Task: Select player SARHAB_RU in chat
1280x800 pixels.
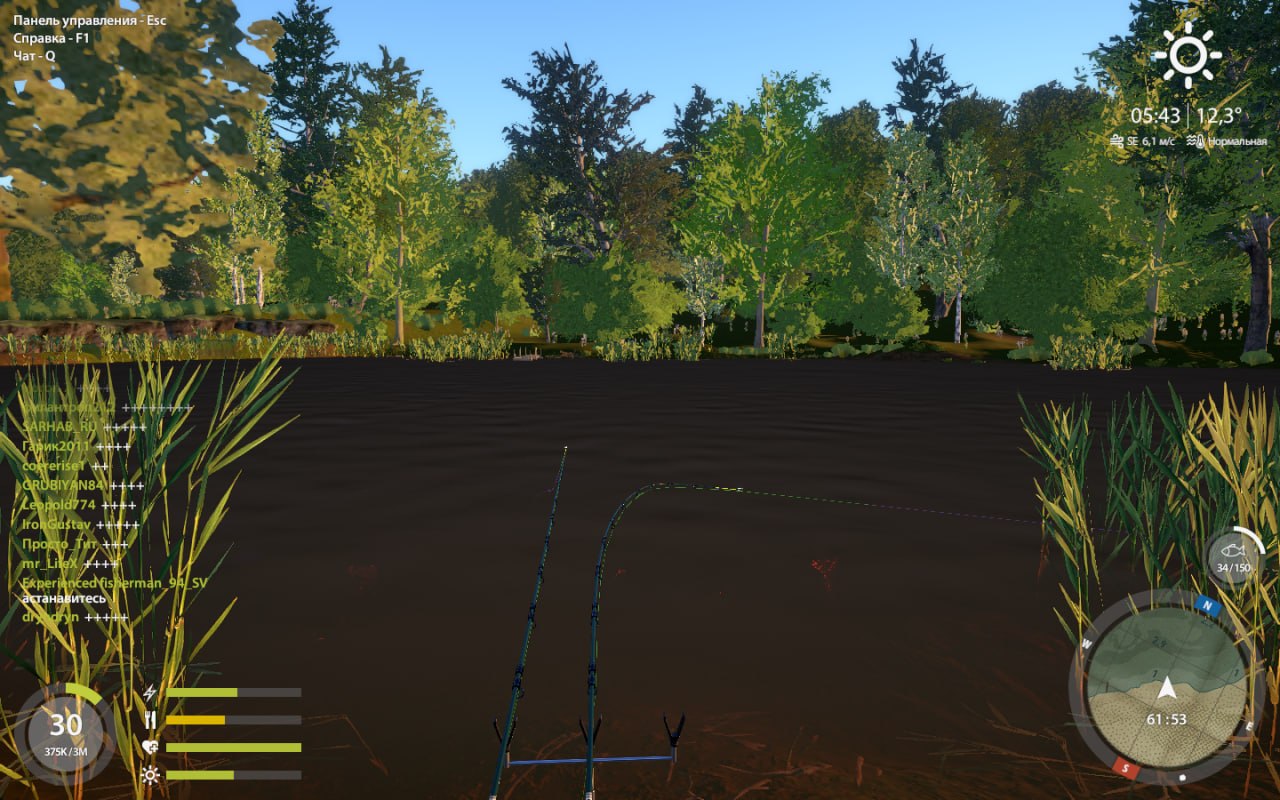Action: coord(60,427)
